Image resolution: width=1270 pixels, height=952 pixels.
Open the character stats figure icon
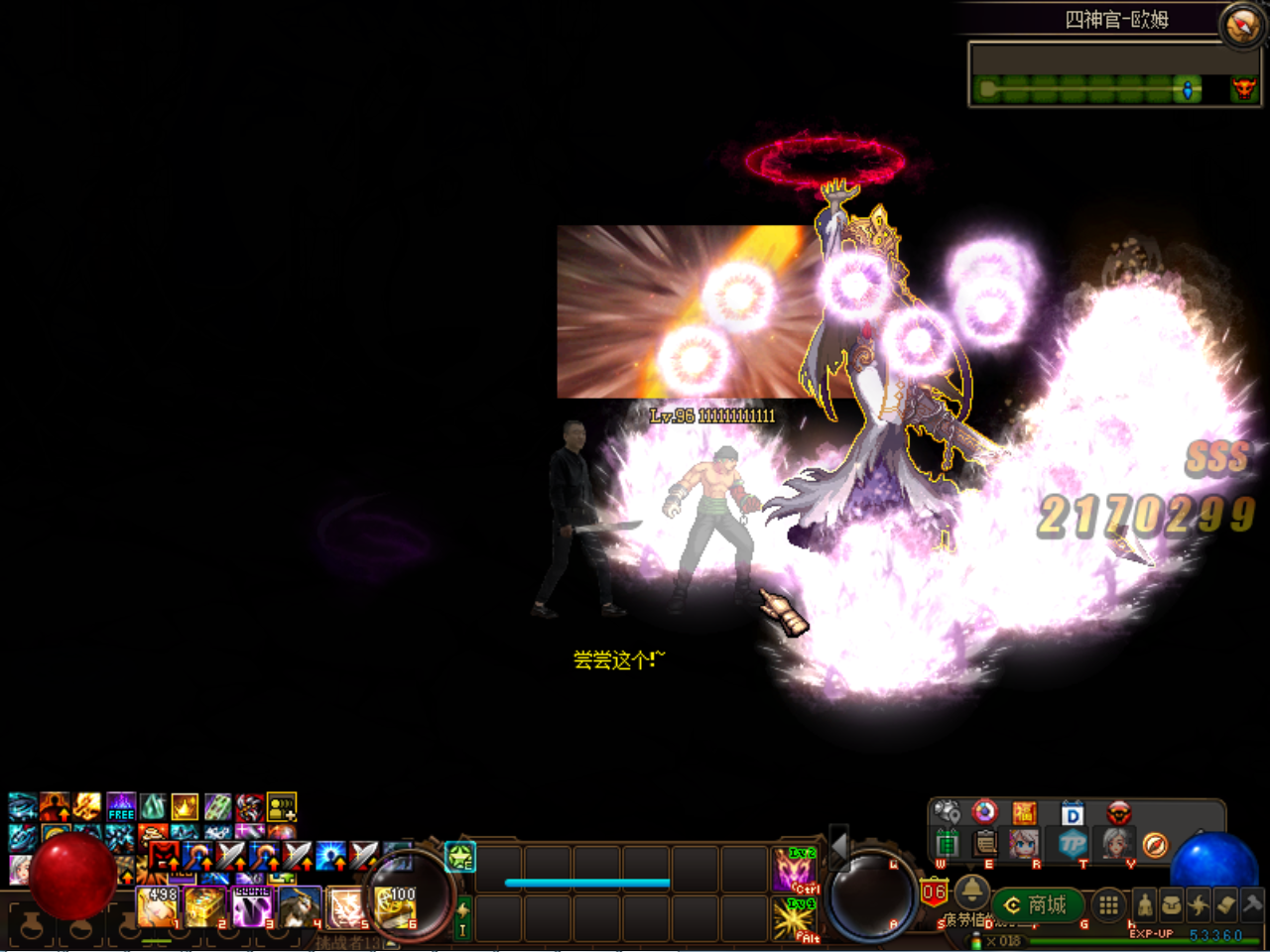coord(1146,905)
